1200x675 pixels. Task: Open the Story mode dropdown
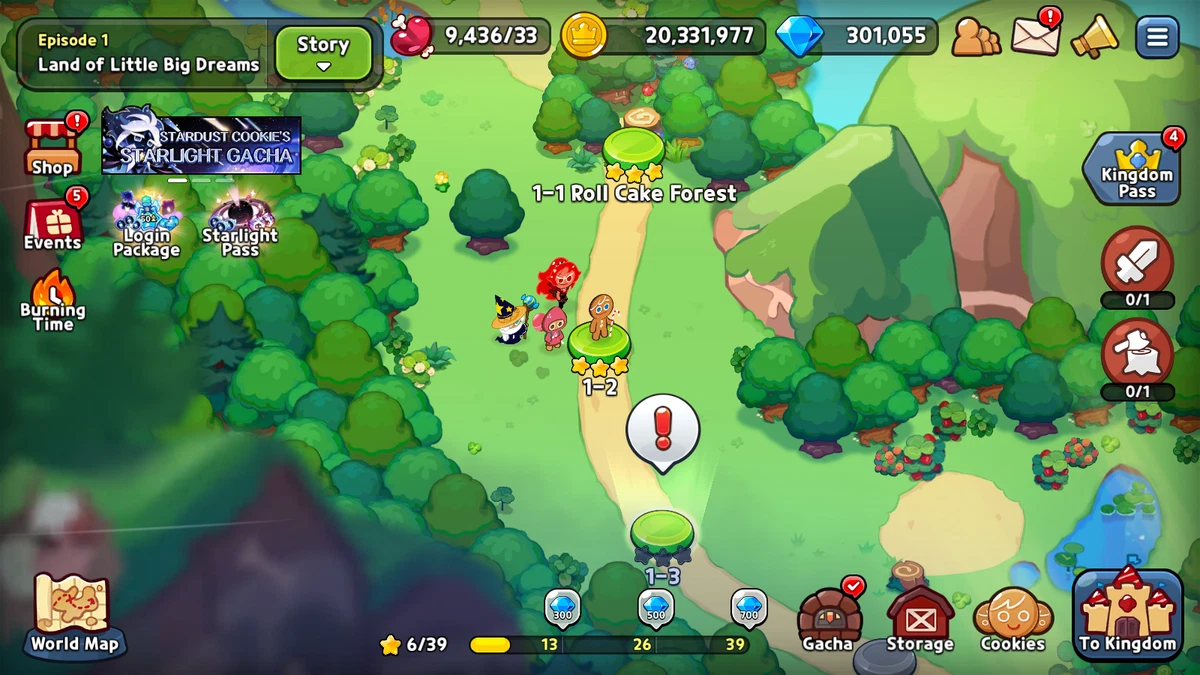[x=323, y=52]
